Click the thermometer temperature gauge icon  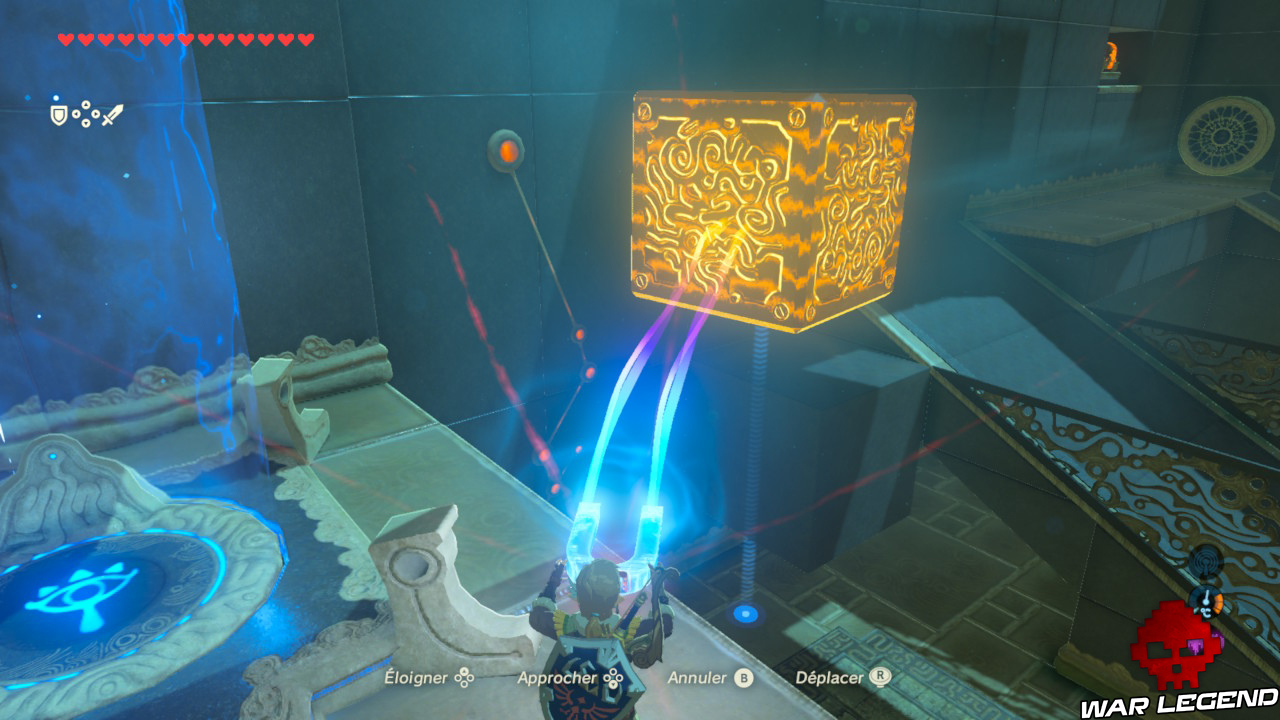1206,601
